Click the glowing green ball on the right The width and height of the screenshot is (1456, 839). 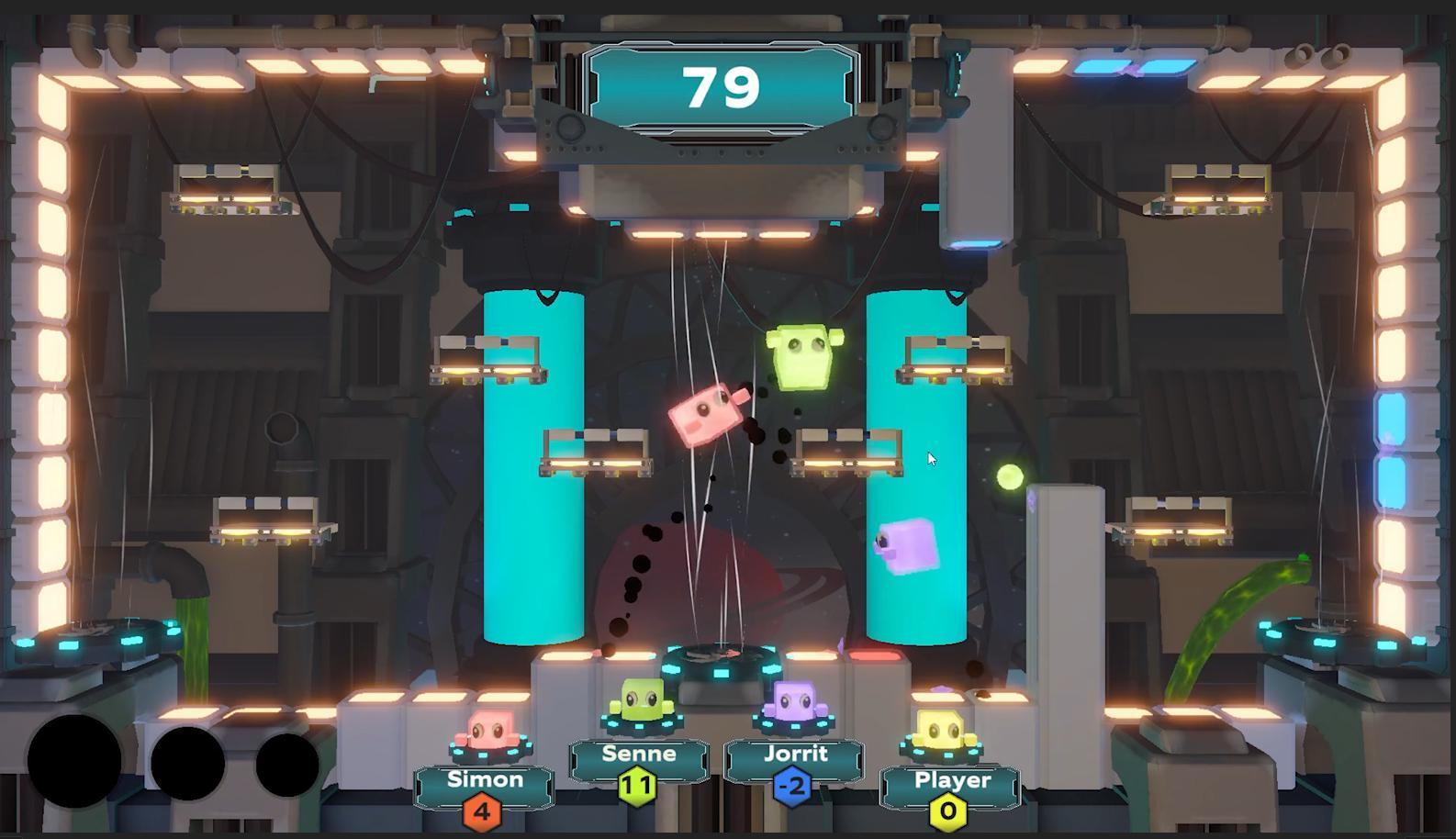pos(1008,476)
